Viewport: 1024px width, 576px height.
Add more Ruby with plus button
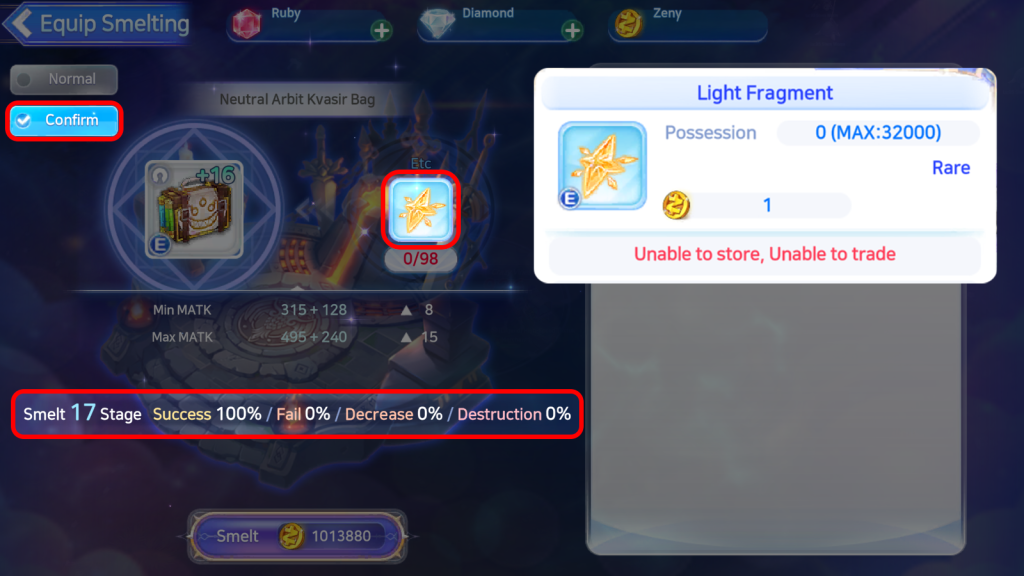coord(381,30)
